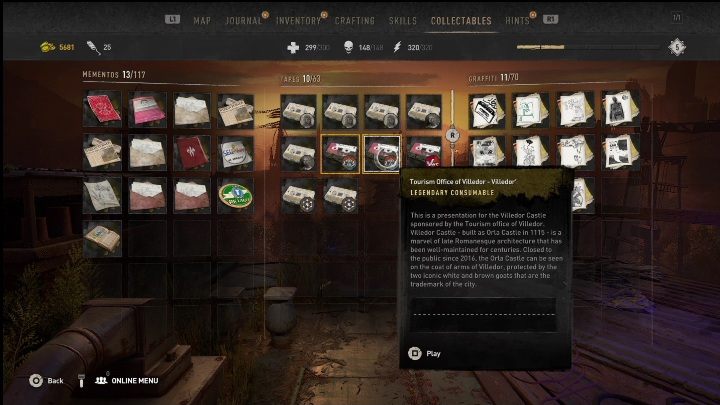The height and width of the screenshot is (405, 720).
Task: Pick the pink notebook memento
Action: pyautogui.click(x=146, y=109)
